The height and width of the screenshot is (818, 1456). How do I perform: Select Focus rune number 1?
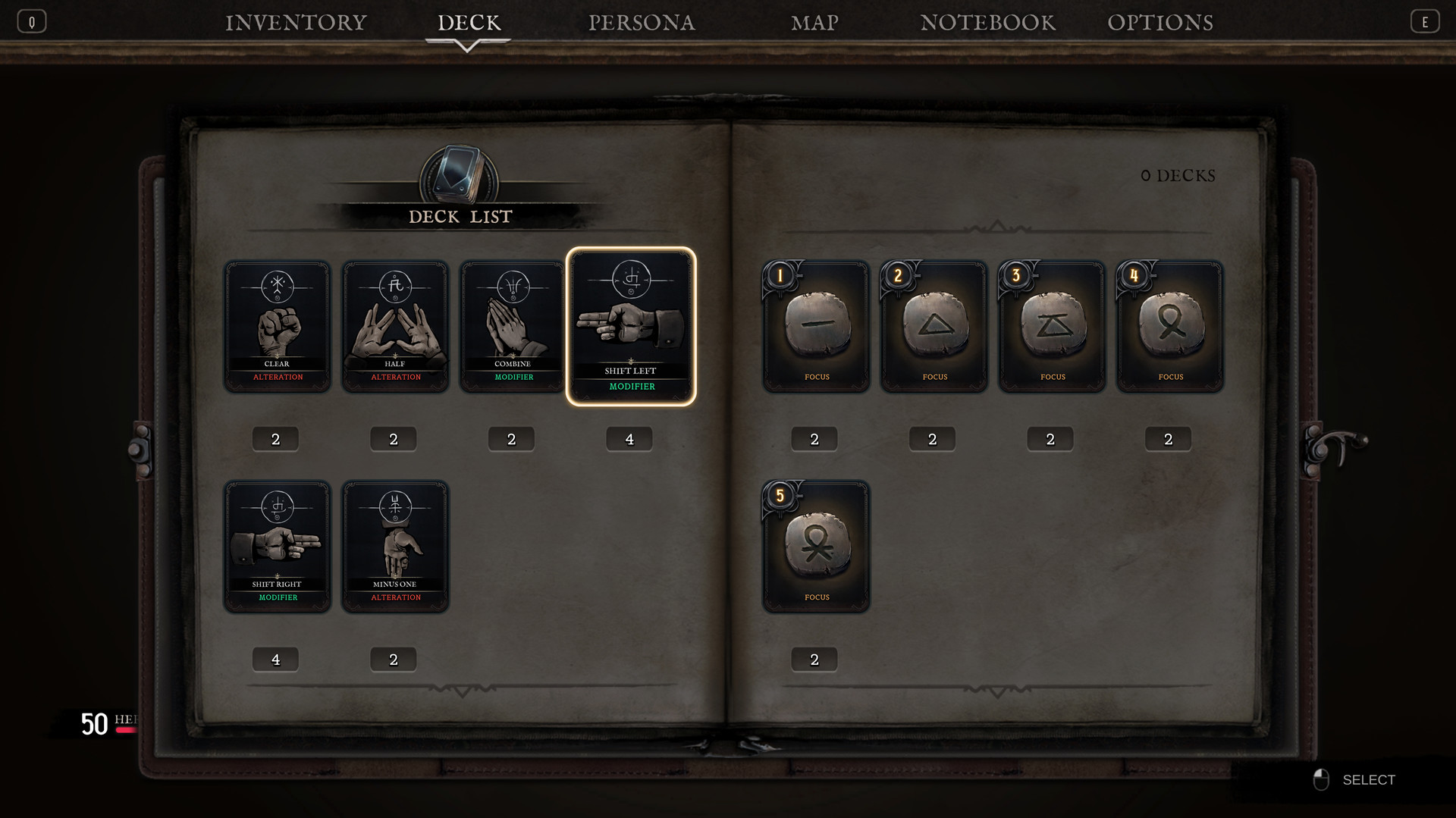pos(816,326)
